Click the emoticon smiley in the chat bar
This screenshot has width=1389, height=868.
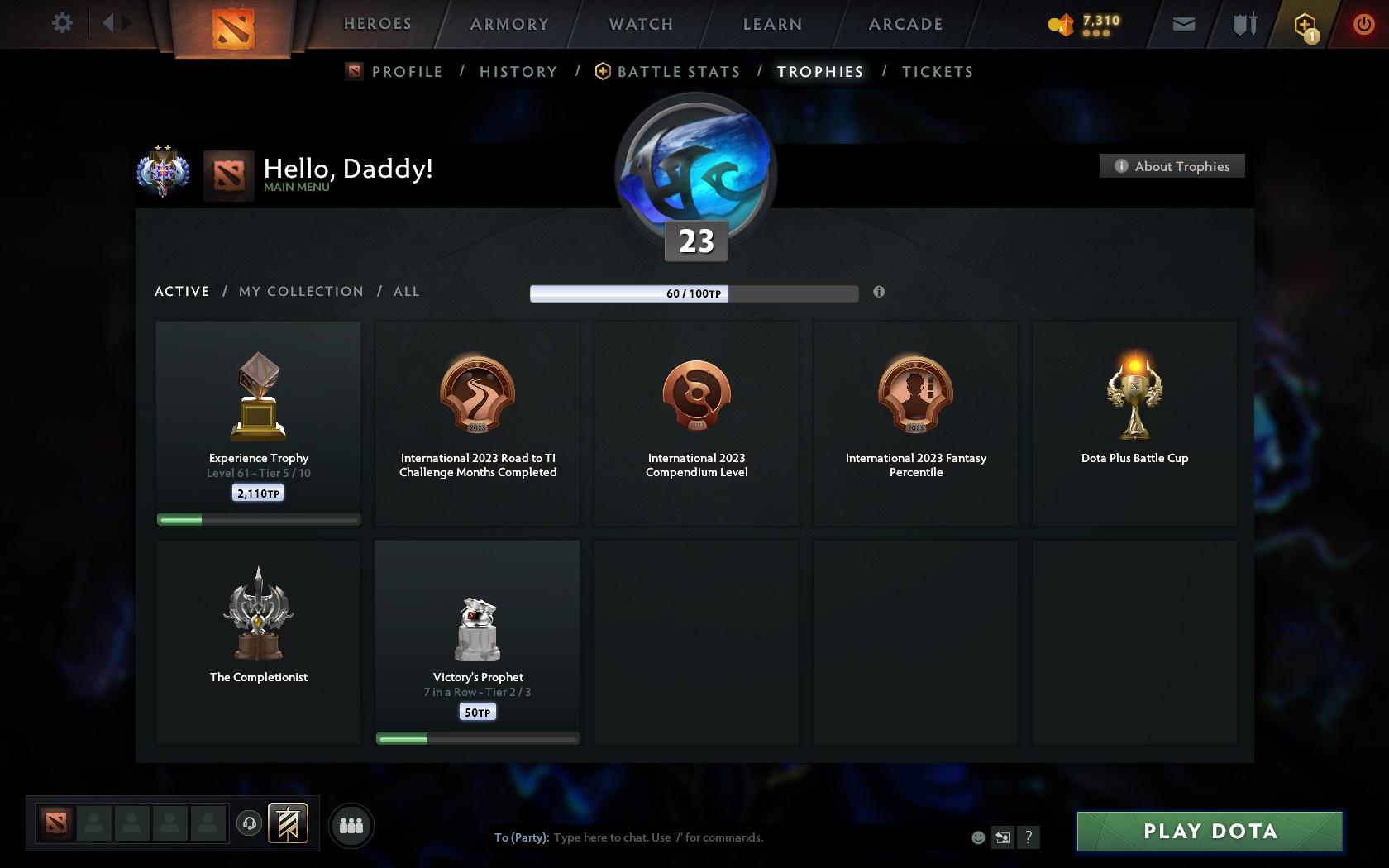(x=978, y=837)
